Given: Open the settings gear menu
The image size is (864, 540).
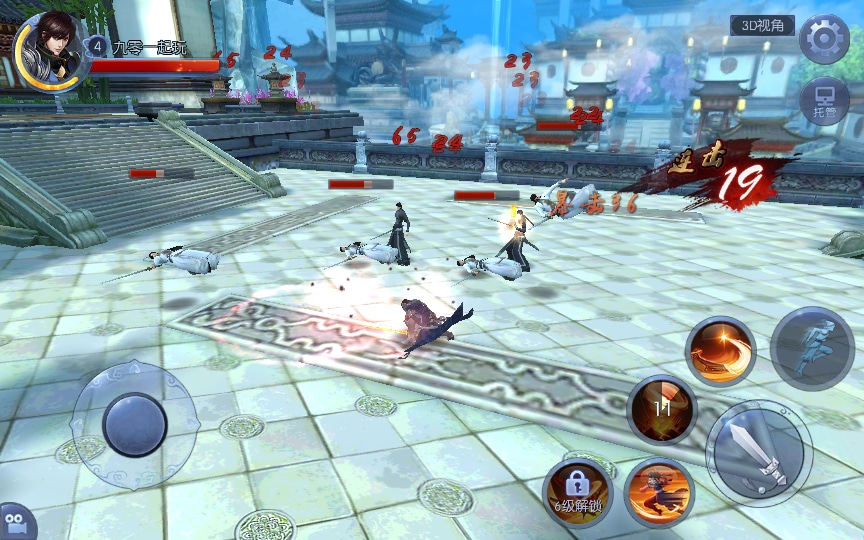Looking at the screenshot, I should click(x=825, y=39).
